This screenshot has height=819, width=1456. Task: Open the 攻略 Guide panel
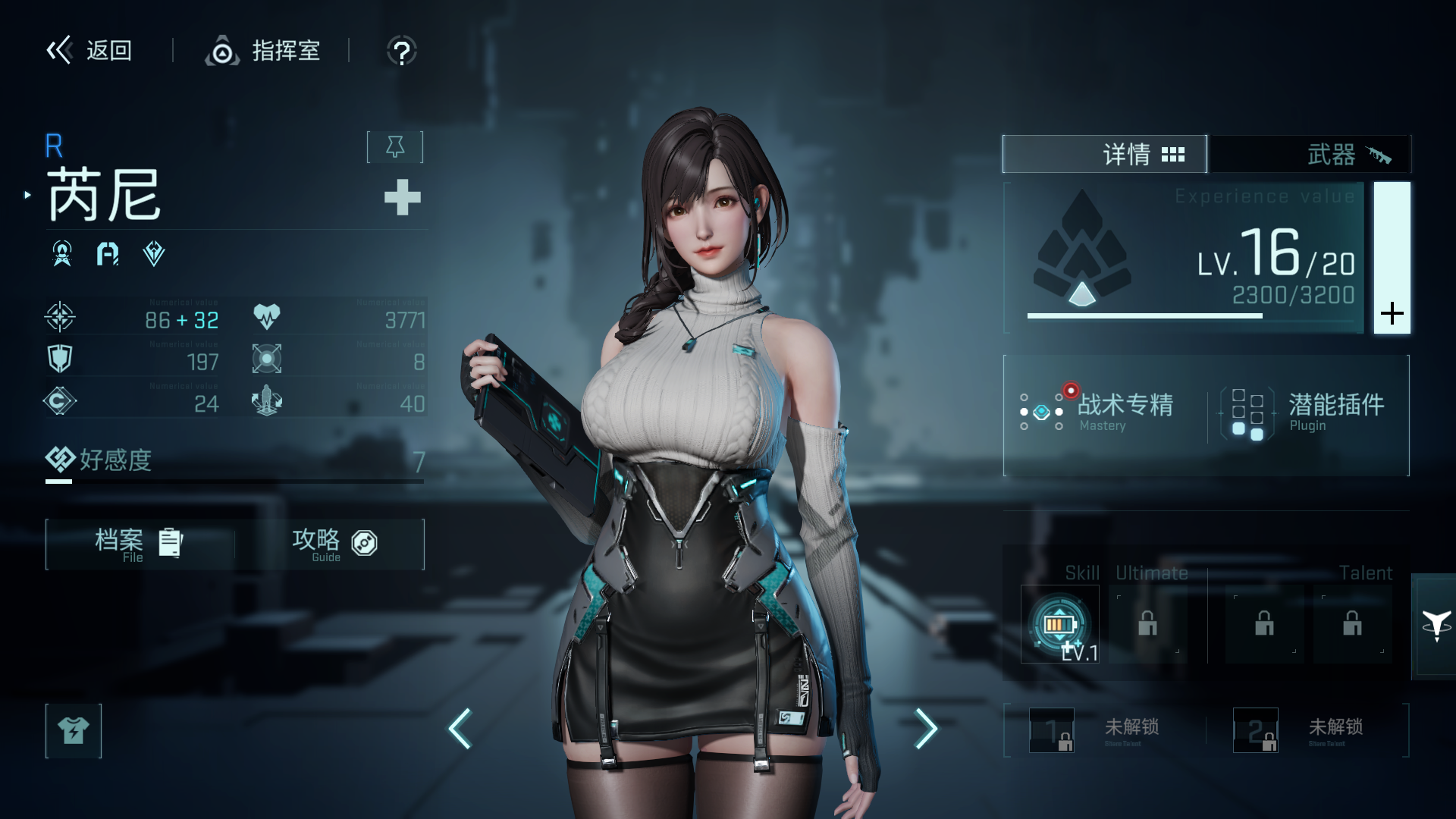click(334, 544)
